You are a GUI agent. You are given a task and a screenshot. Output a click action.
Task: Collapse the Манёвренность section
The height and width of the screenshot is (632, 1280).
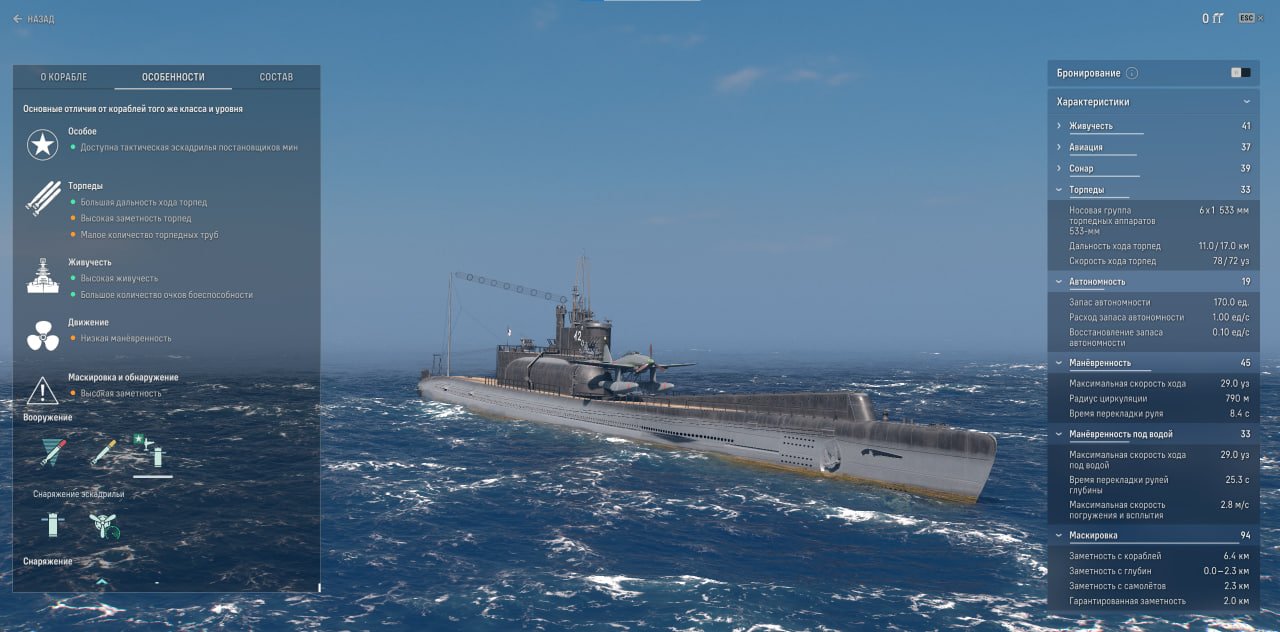pyautogui.click(x=1099, y=363)
